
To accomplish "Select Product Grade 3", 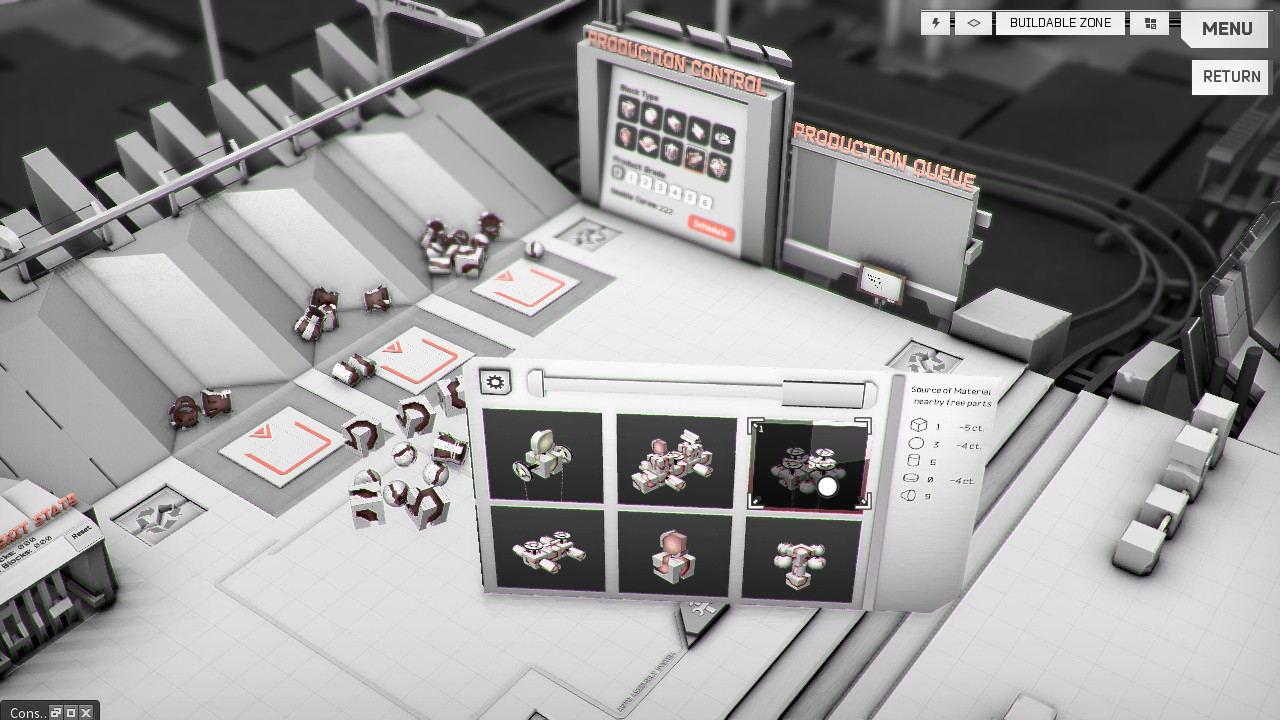I will pos(663,188).
